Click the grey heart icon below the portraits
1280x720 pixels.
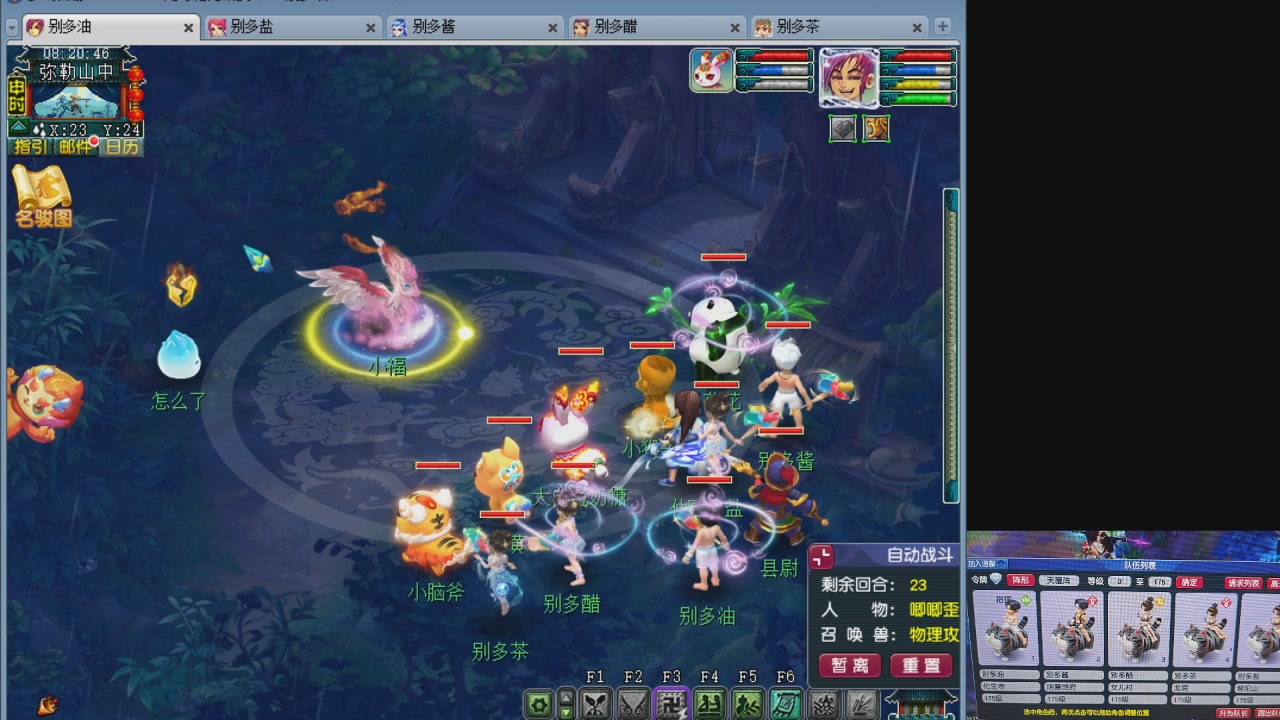[x=843, y=128]
